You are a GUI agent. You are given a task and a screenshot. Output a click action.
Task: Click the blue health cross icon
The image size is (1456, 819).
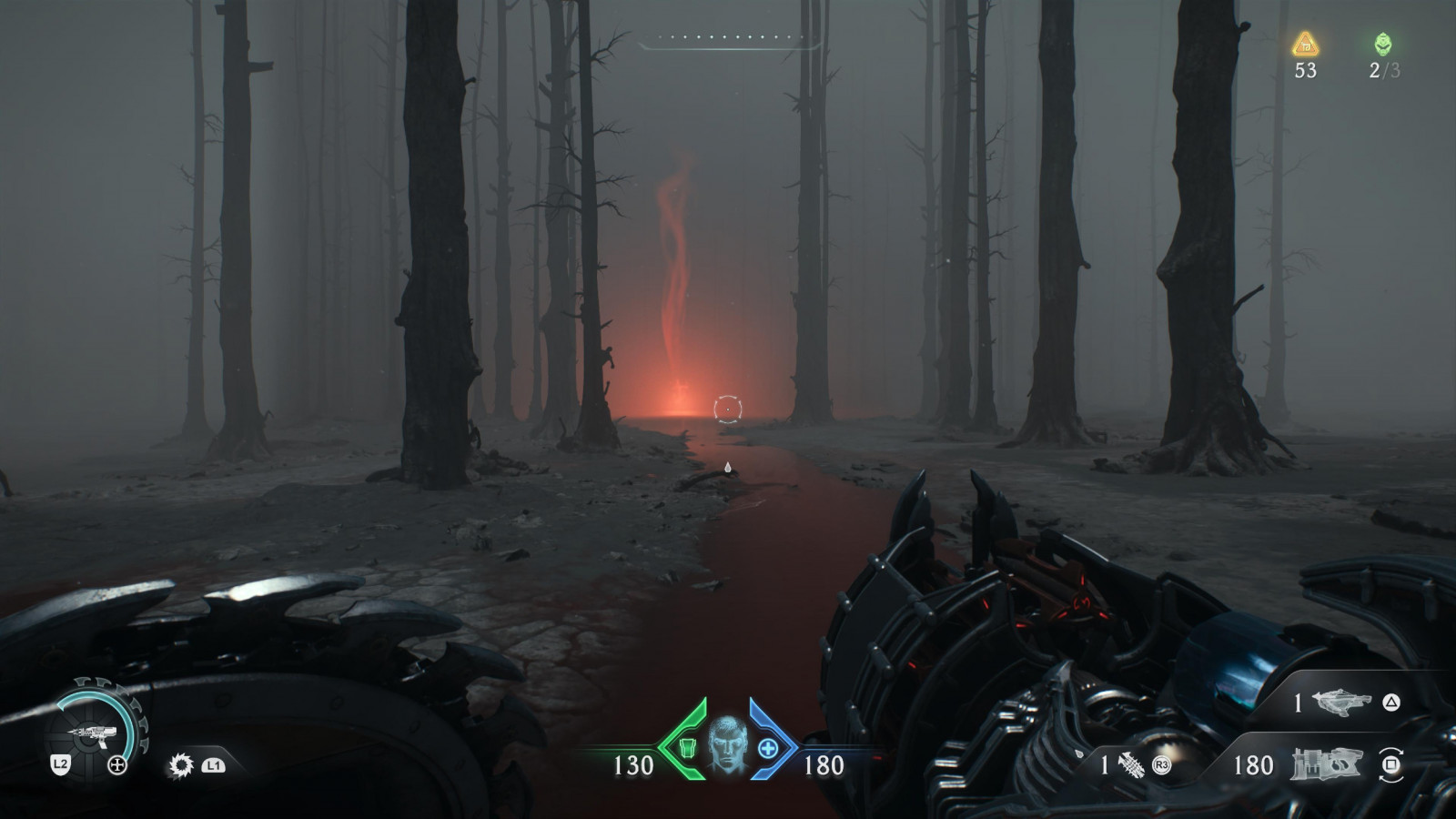768,748
